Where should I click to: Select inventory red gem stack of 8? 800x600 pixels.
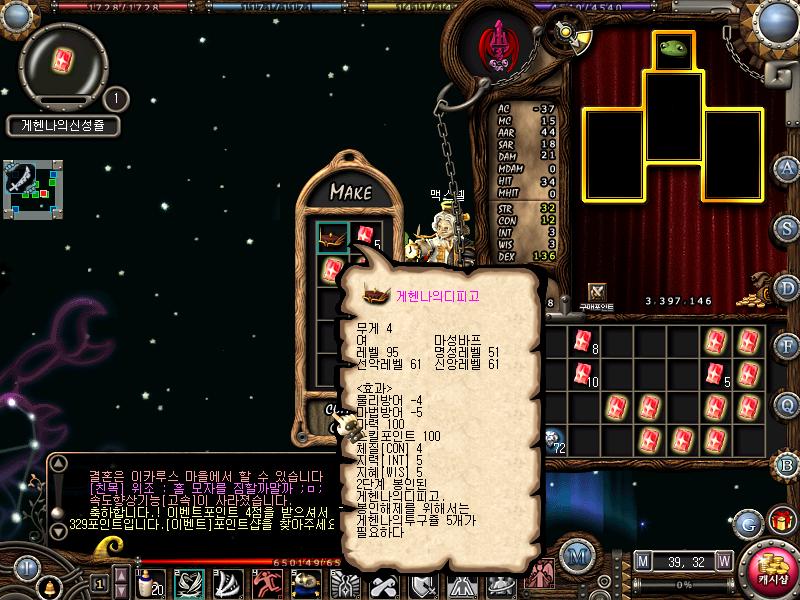(x=582, y=341)
